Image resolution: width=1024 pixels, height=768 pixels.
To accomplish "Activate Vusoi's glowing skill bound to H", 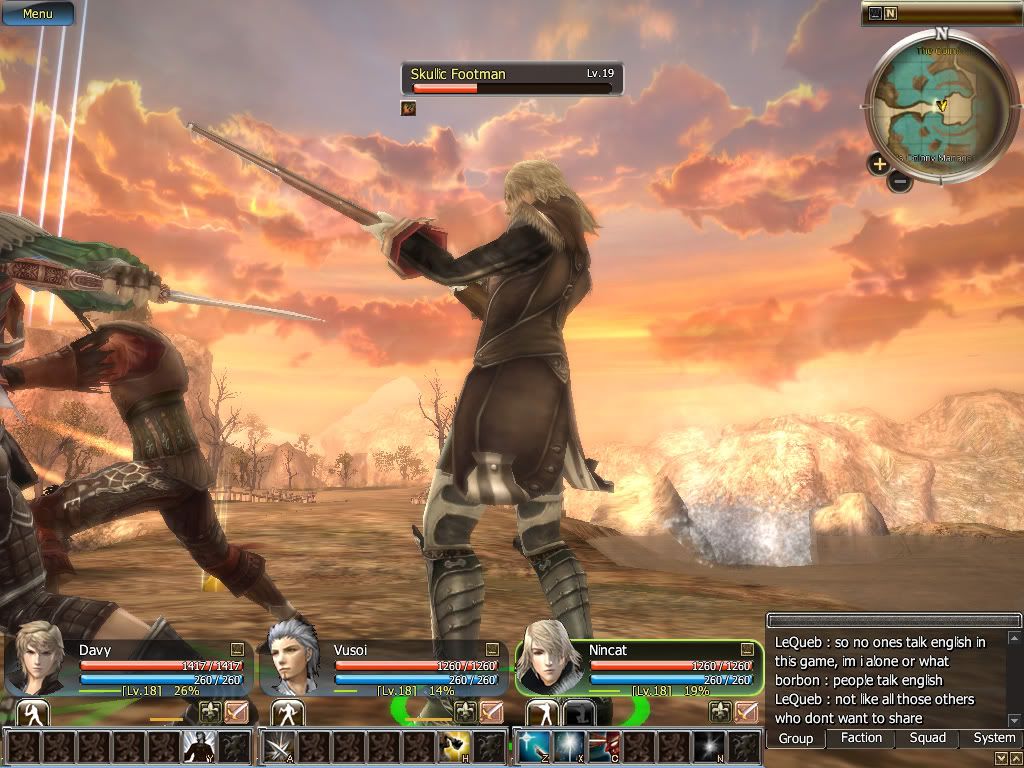I will point(456,747).
